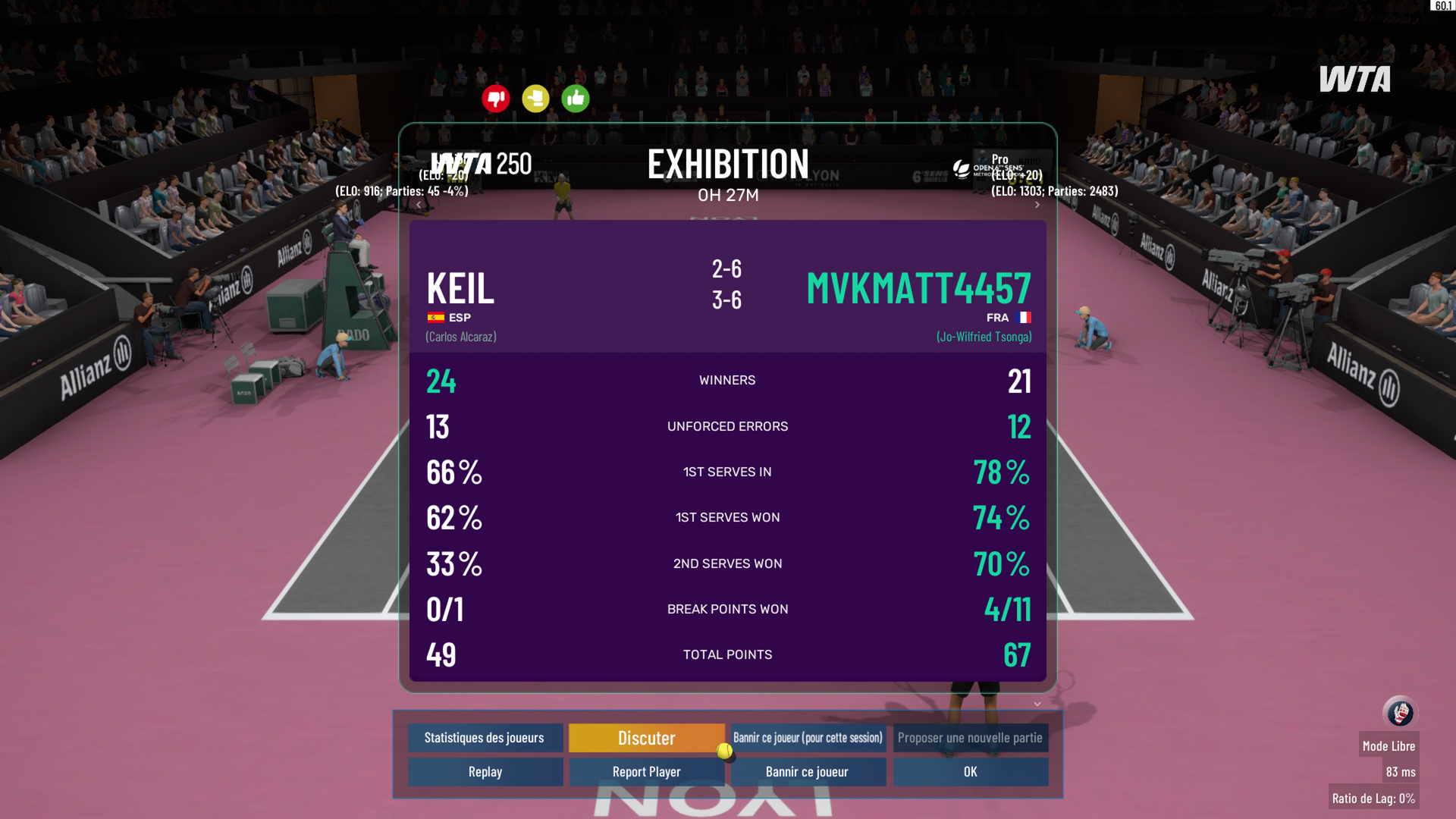Viewport: 1456px width, 819px height.
Task: Open Statistiques des joueurs
Action: 485,738
